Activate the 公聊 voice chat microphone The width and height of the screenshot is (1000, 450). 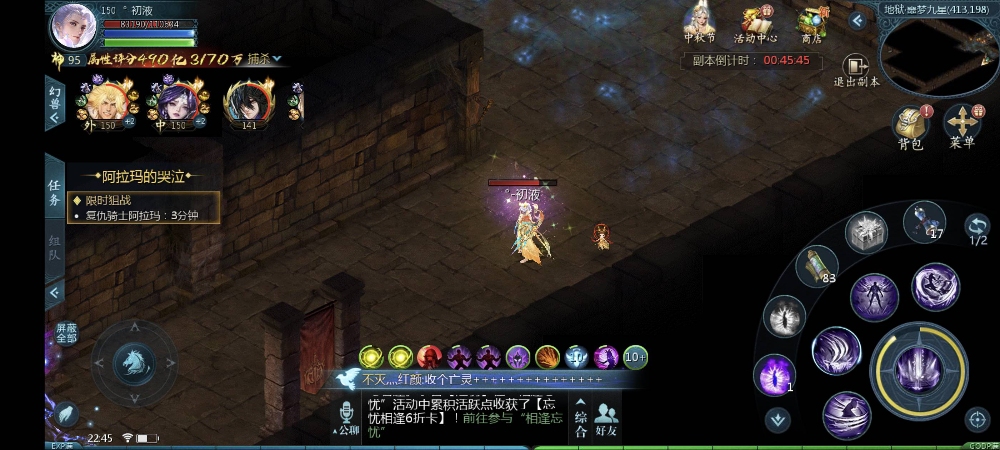click(x=346, y=418)
